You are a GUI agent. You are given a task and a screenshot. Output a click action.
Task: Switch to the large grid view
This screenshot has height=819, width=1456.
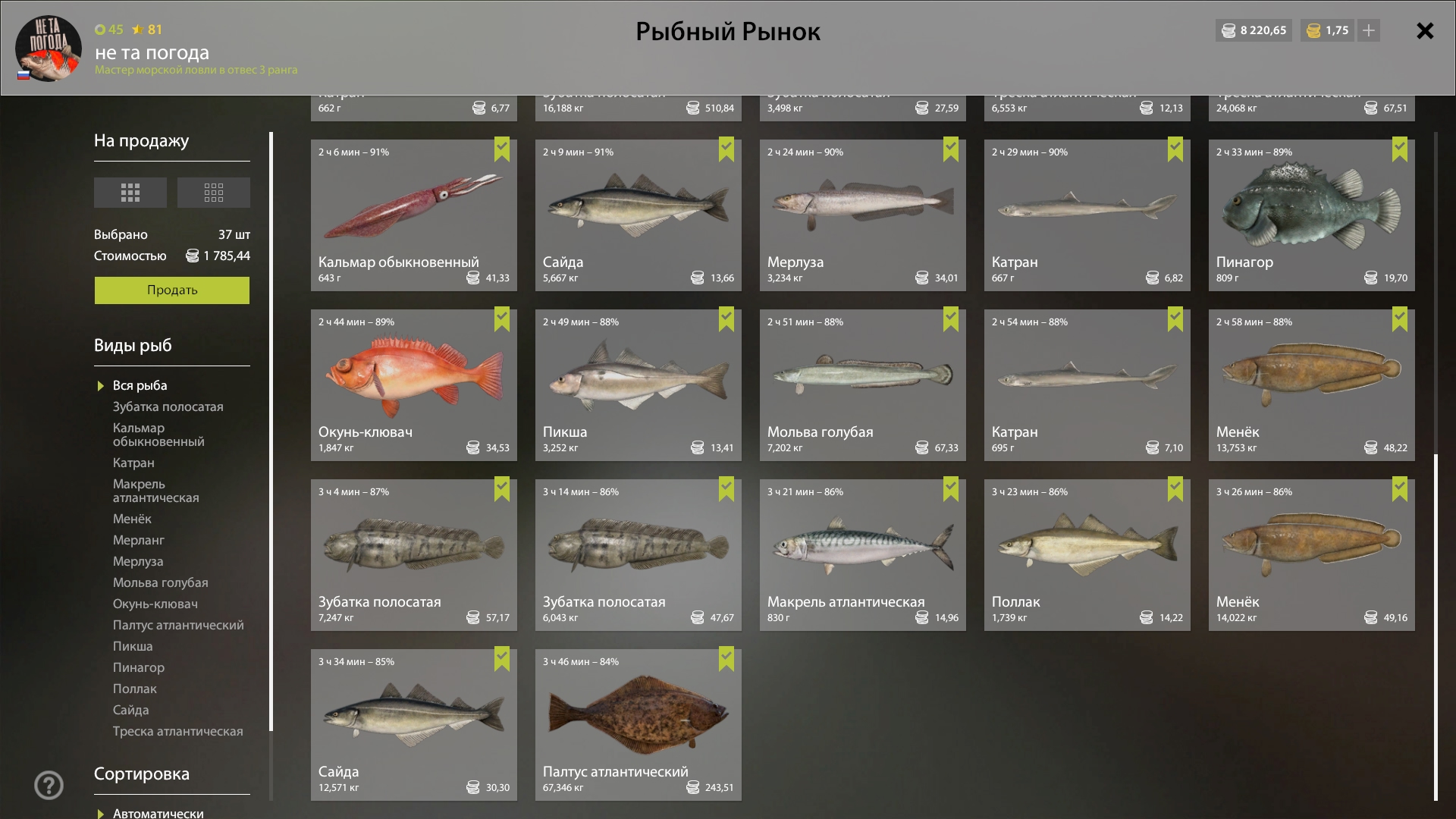coord(130,193)
